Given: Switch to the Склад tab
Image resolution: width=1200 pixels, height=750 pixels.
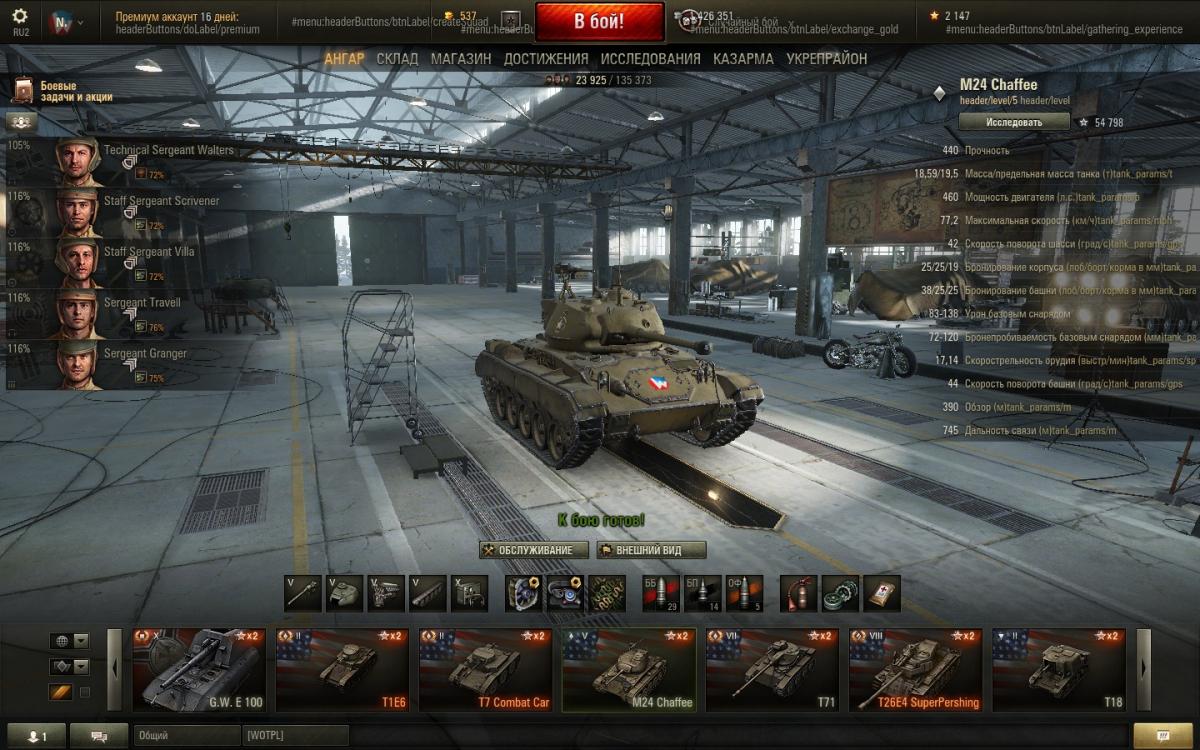Looking at the screenshot, I should coord(397,59).
